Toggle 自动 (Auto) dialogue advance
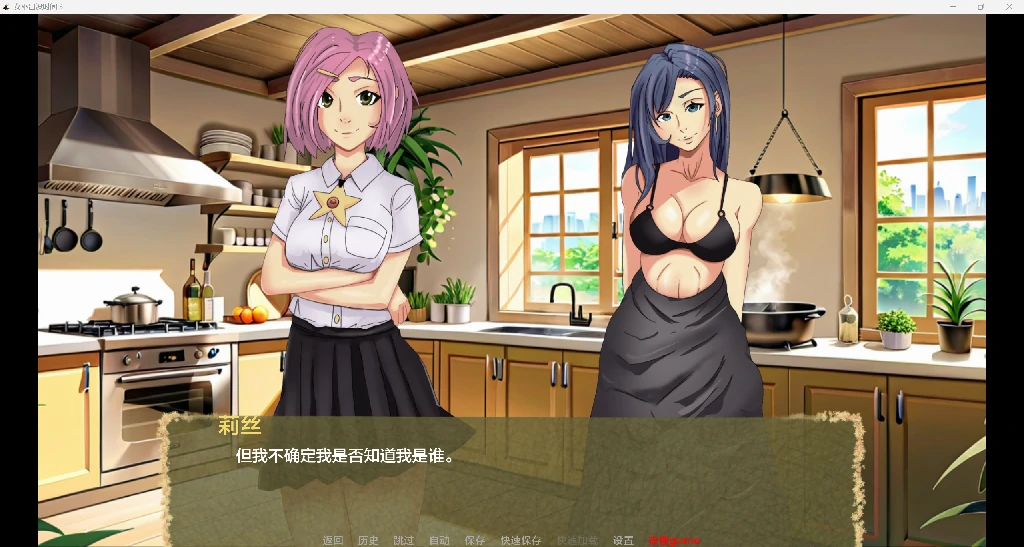The image size is (1024, 547). coord(439,540)
